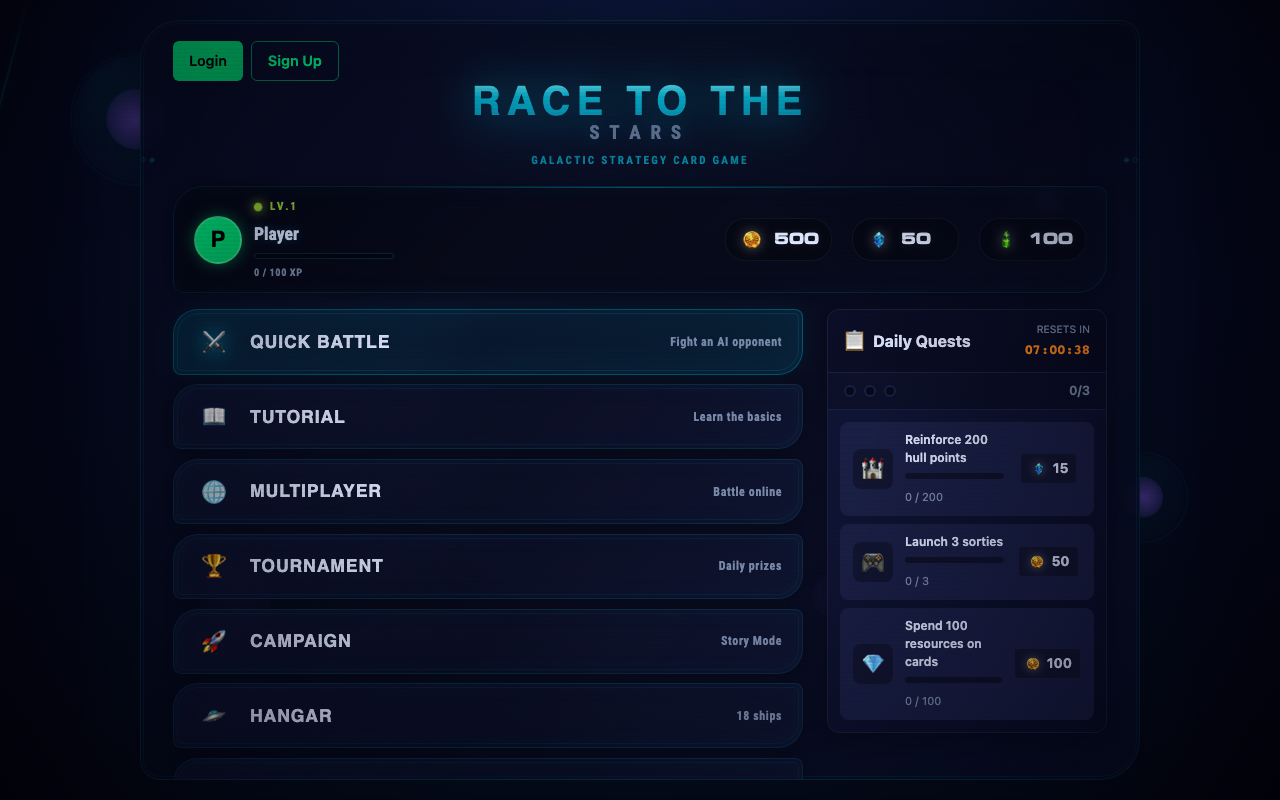Click the Login button
Image resolution: width=1280 pixels, height=800 pixels.
[x=207, y=61]
